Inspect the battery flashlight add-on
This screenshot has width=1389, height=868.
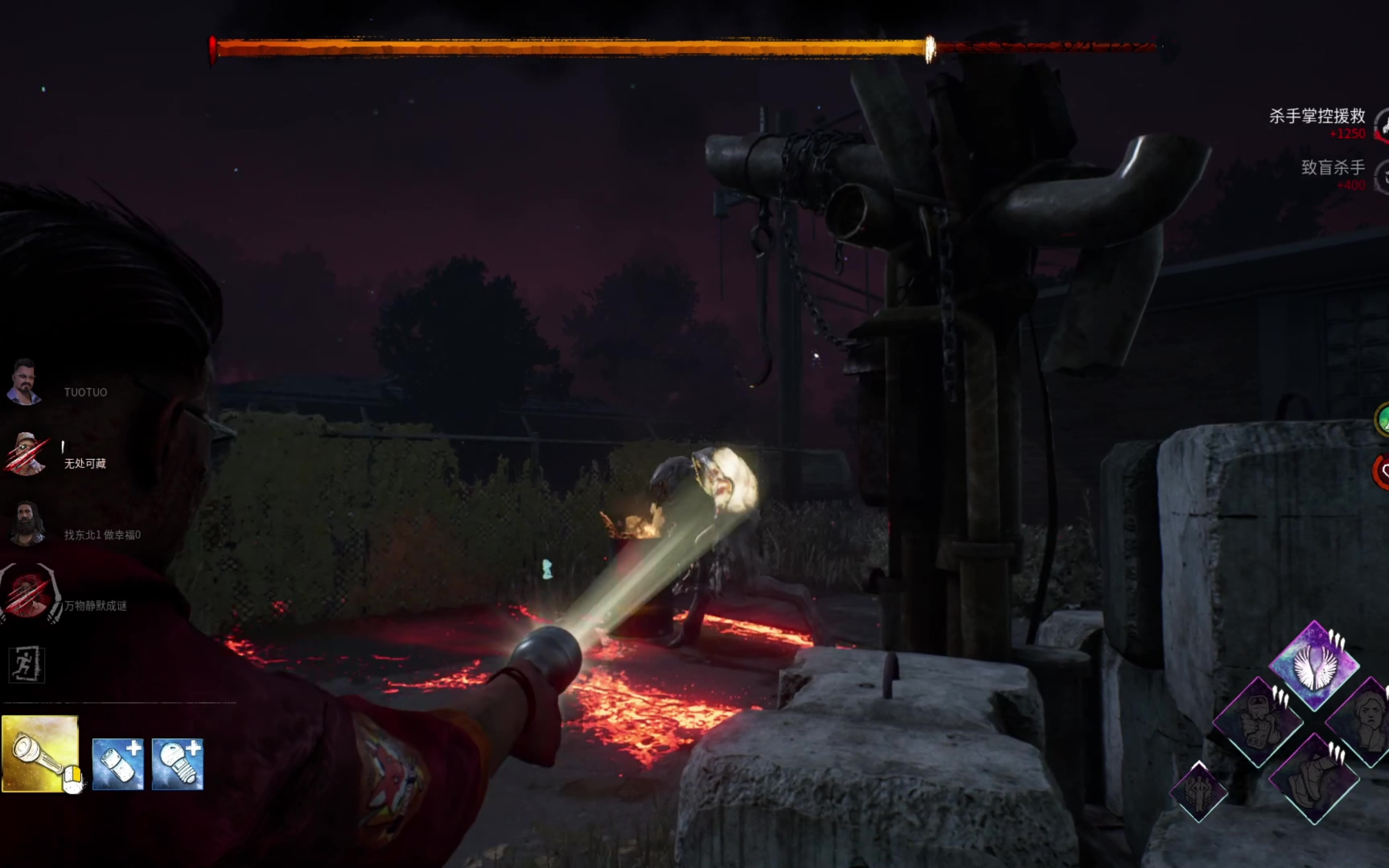pos(118,764)
